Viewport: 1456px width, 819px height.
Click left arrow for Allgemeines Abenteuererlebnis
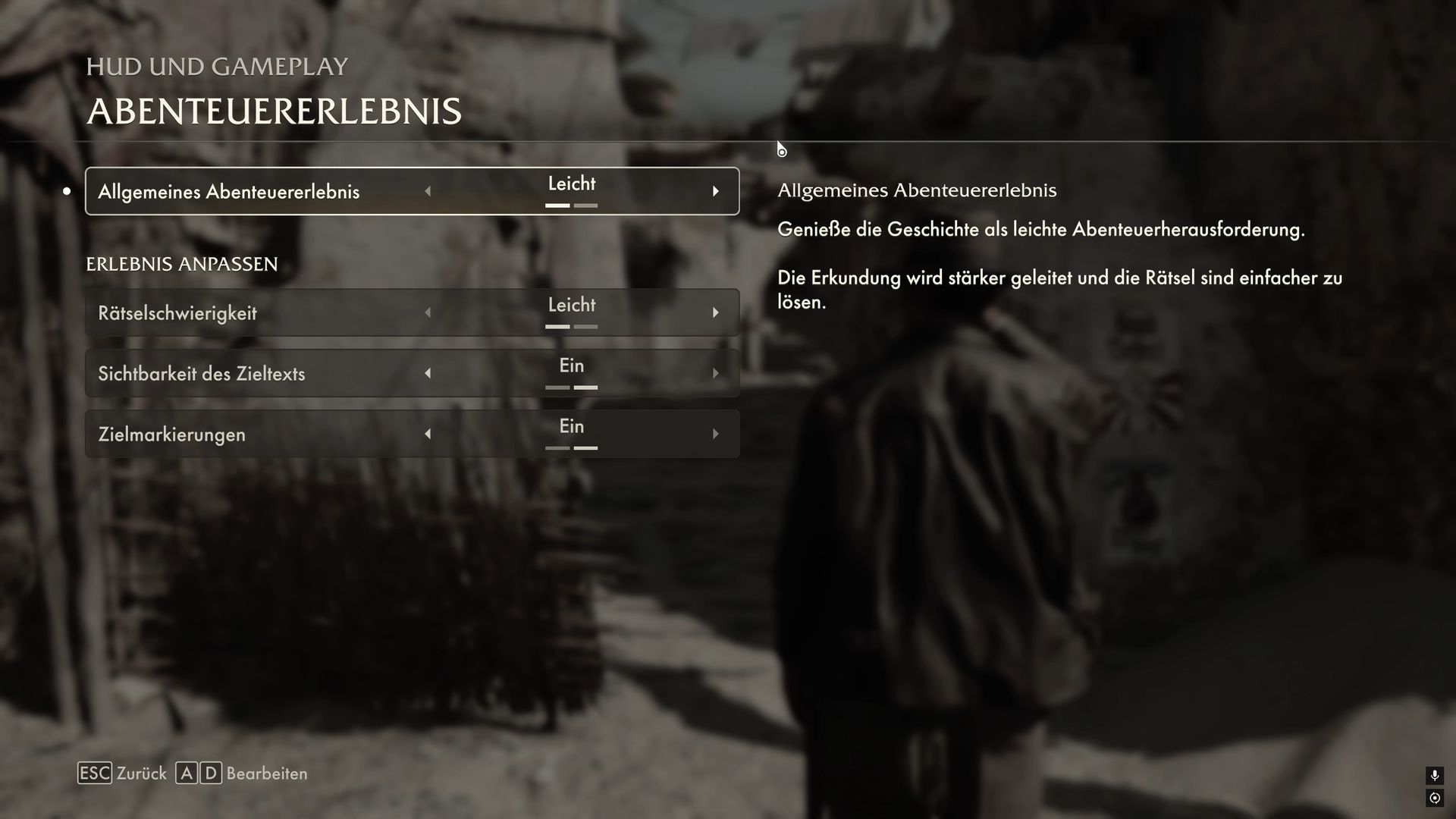click(428, 191)
